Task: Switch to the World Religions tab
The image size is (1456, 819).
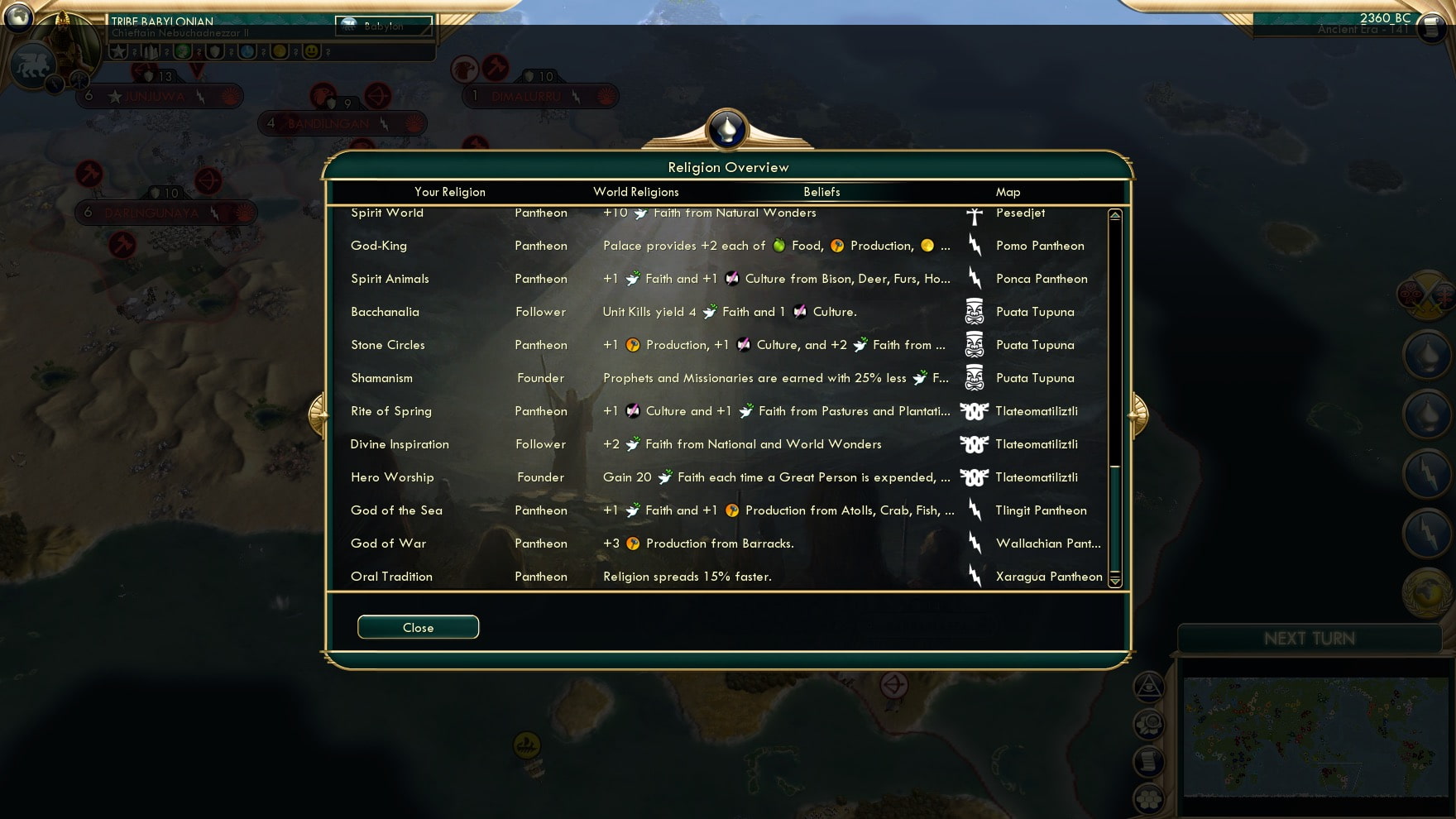Action: [x=635, y=192]
